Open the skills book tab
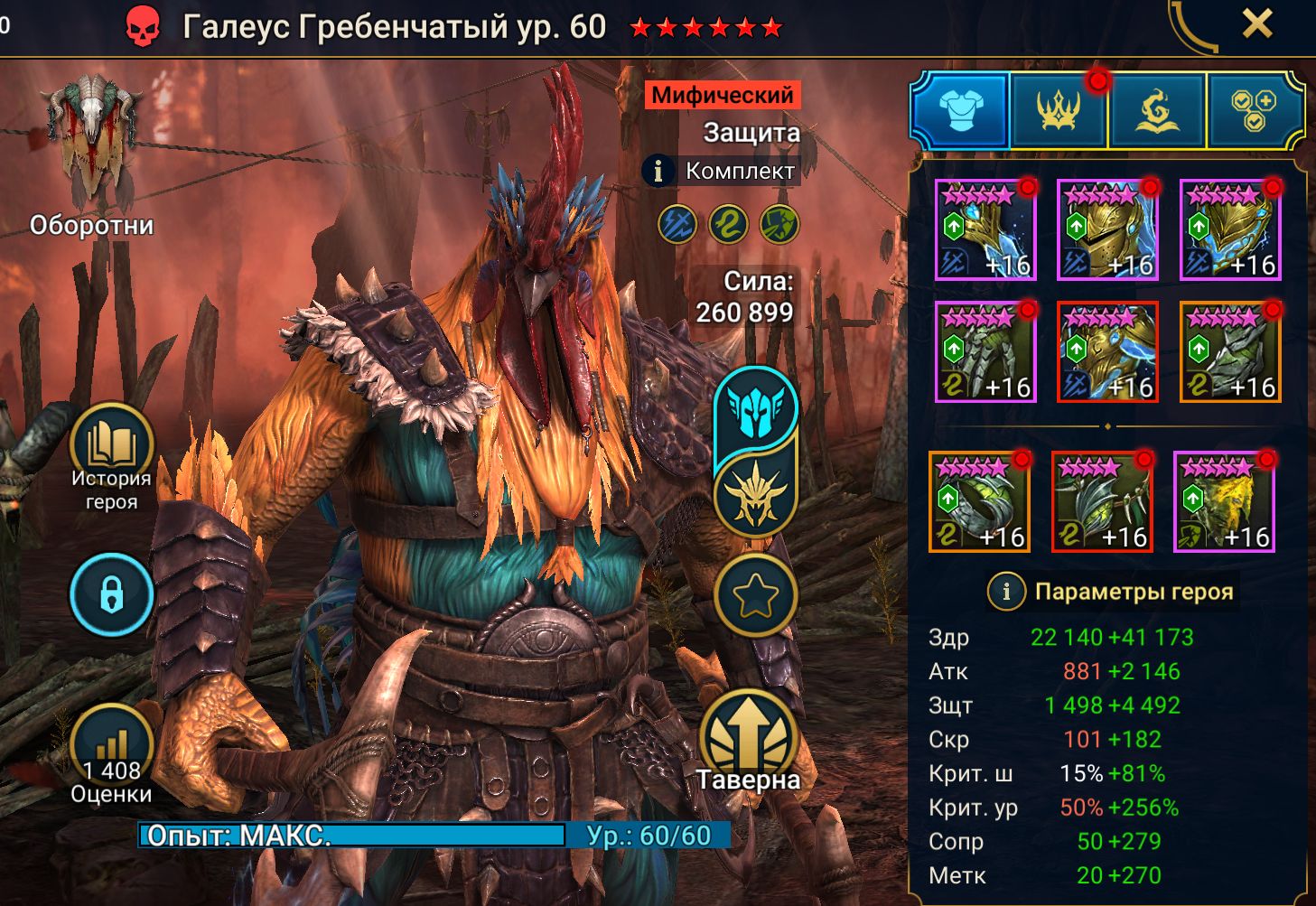1316x906 pixels. (x=1157, y=111)
